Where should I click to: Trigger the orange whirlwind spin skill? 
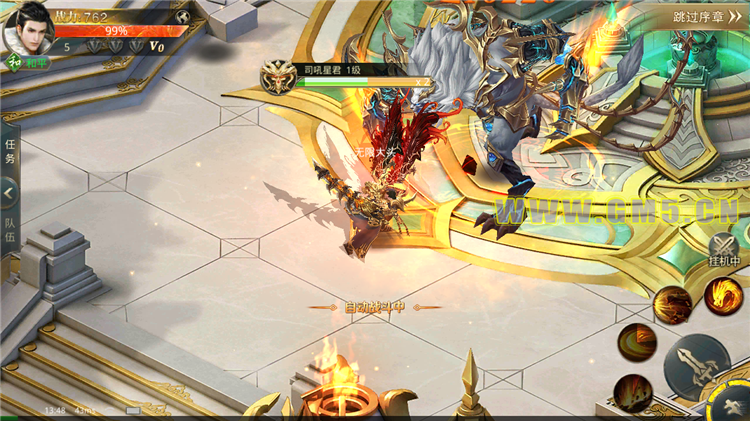(x=637, y=342)
